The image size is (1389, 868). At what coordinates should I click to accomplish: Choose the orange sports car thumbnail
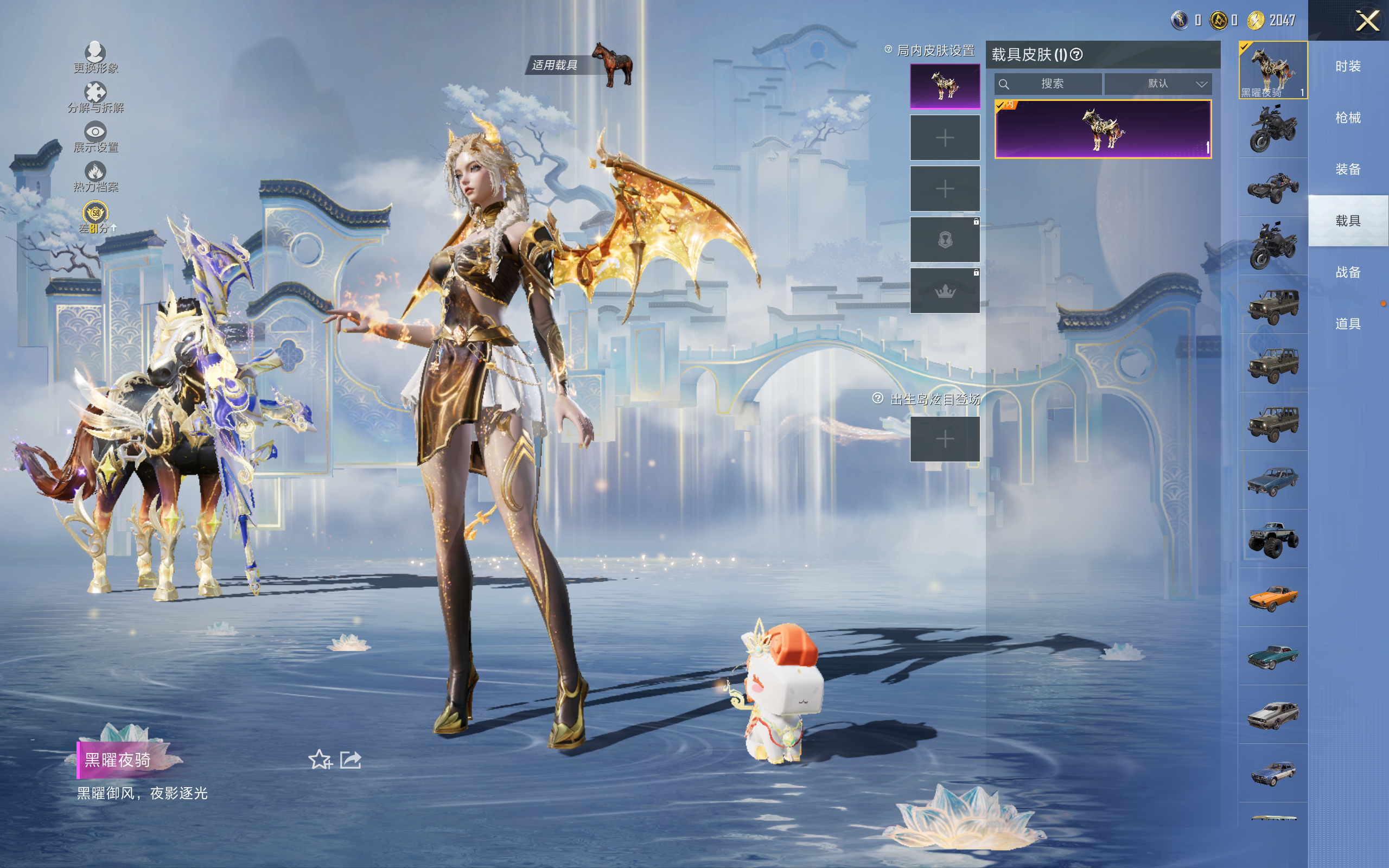(x=1272, y=598)
